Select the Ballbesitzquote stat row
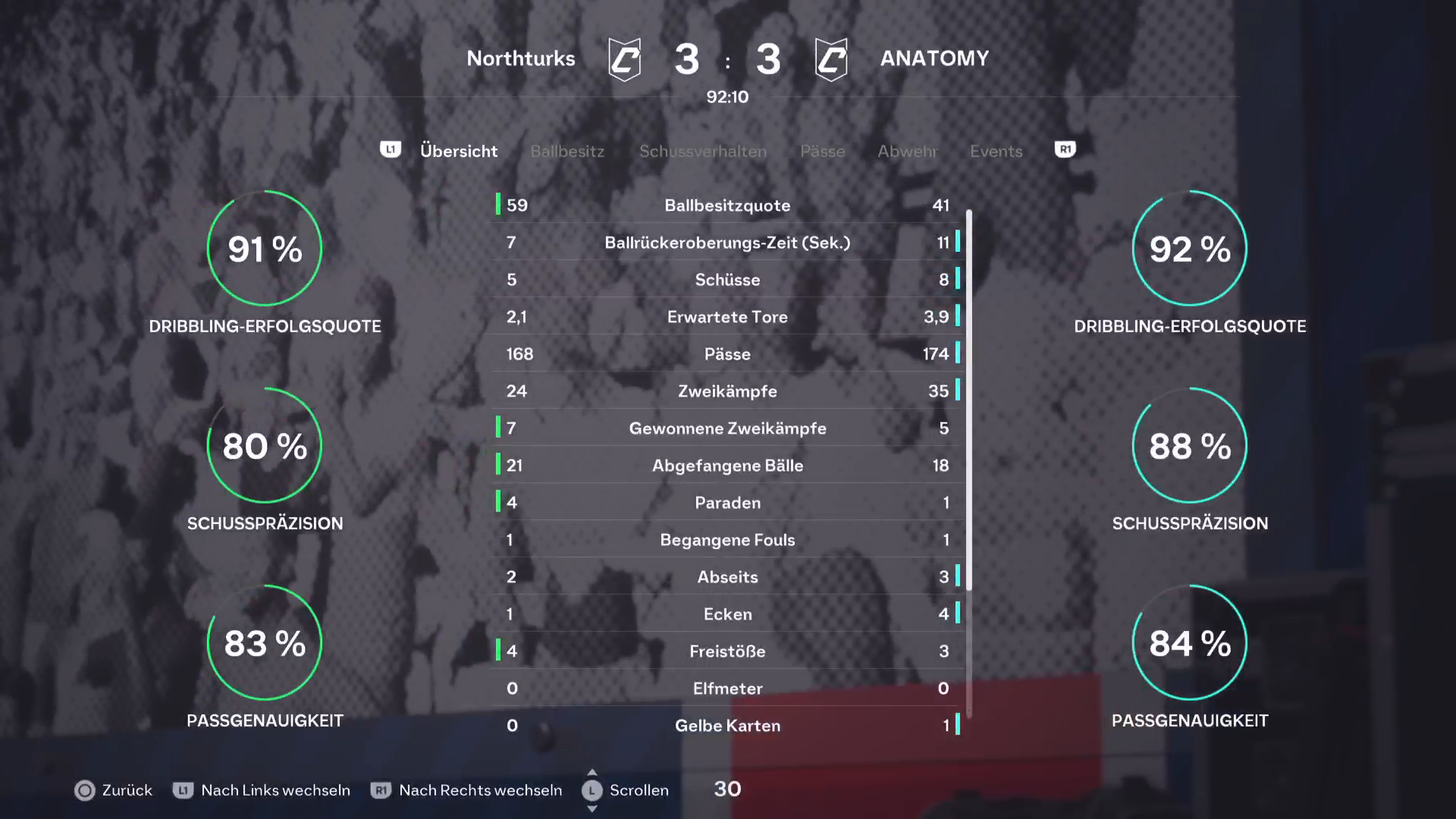The height and width of the screenshot is (819, 1456). (727, 206)
